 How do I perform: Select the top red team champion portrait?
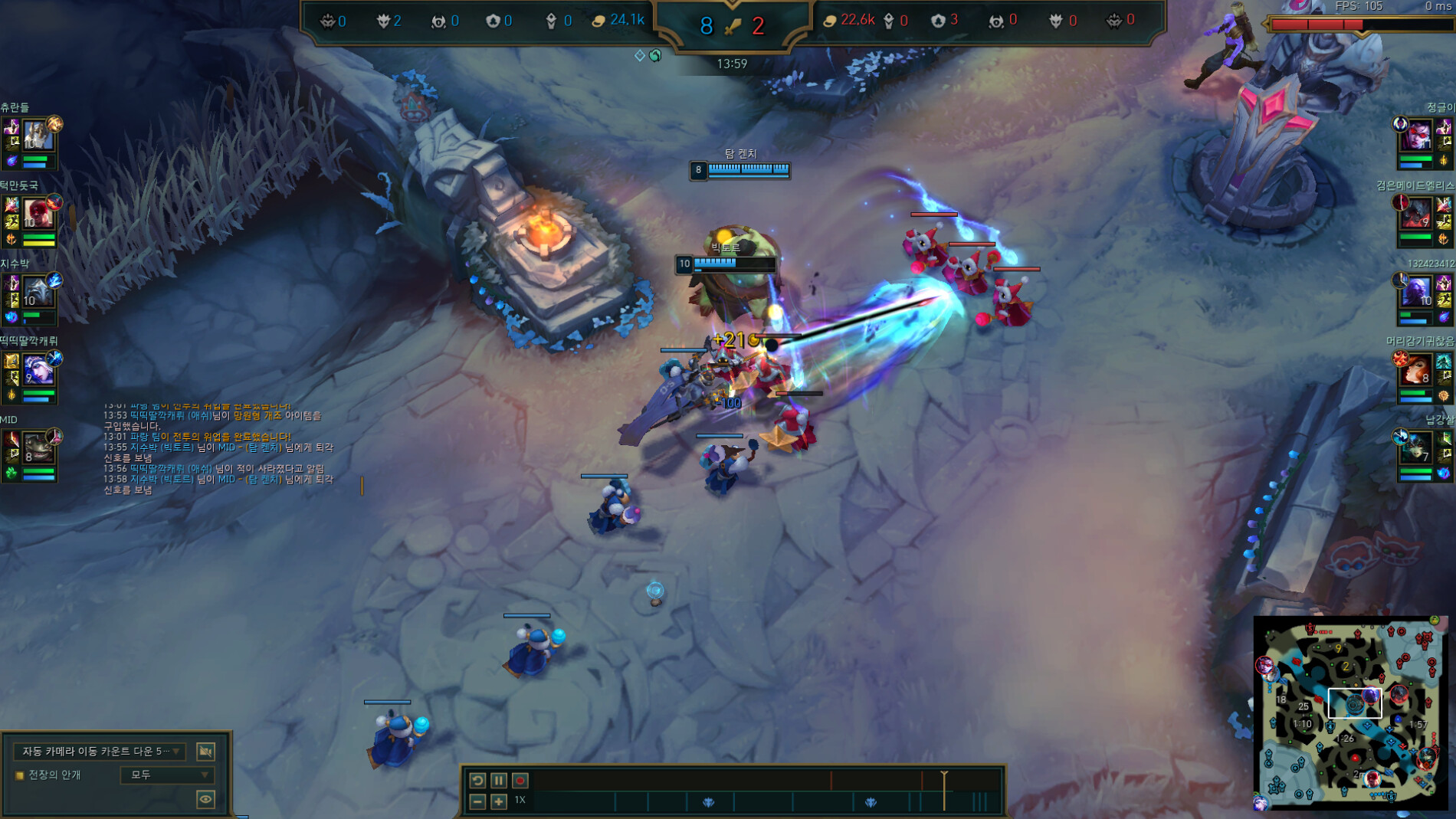[x=1416, y=136]
